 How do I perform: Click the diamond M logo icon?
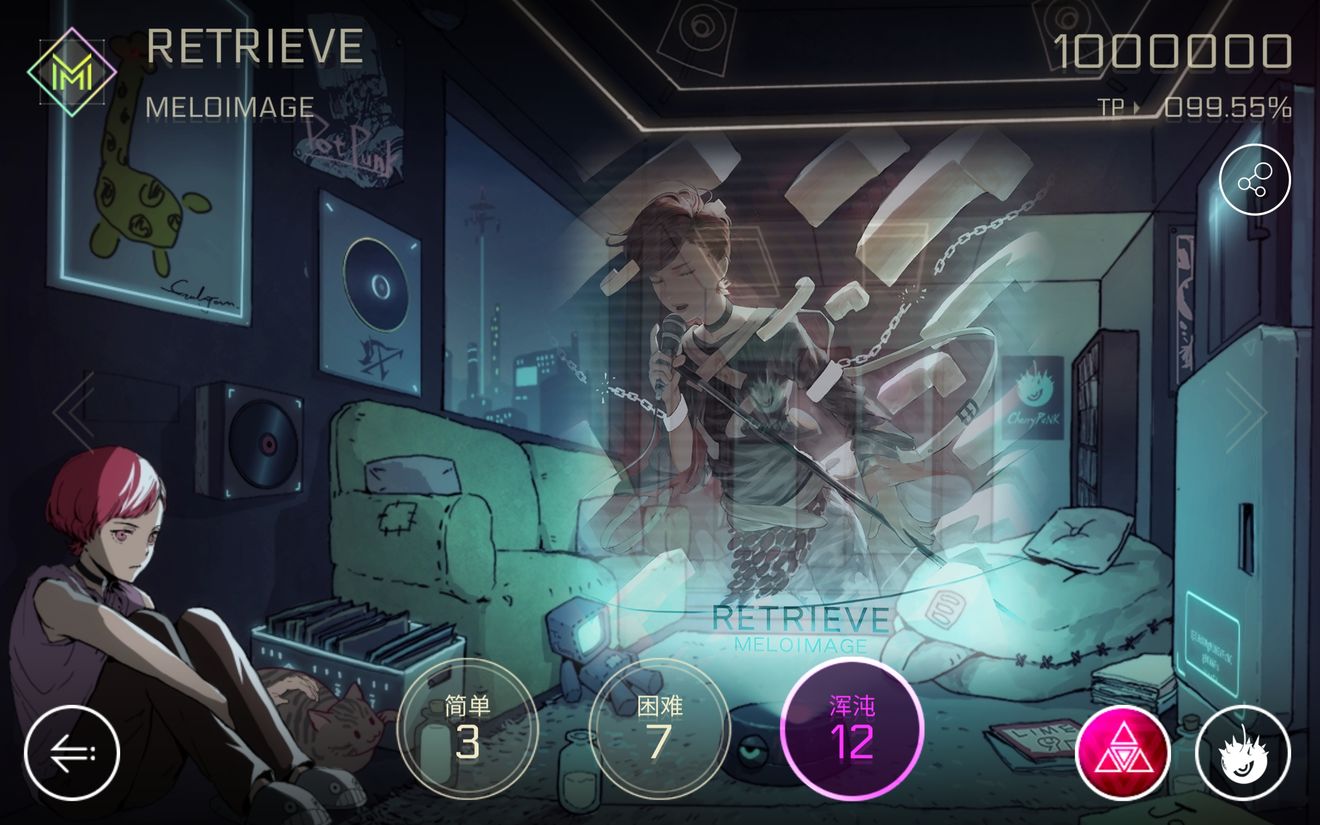pos(72,73)
